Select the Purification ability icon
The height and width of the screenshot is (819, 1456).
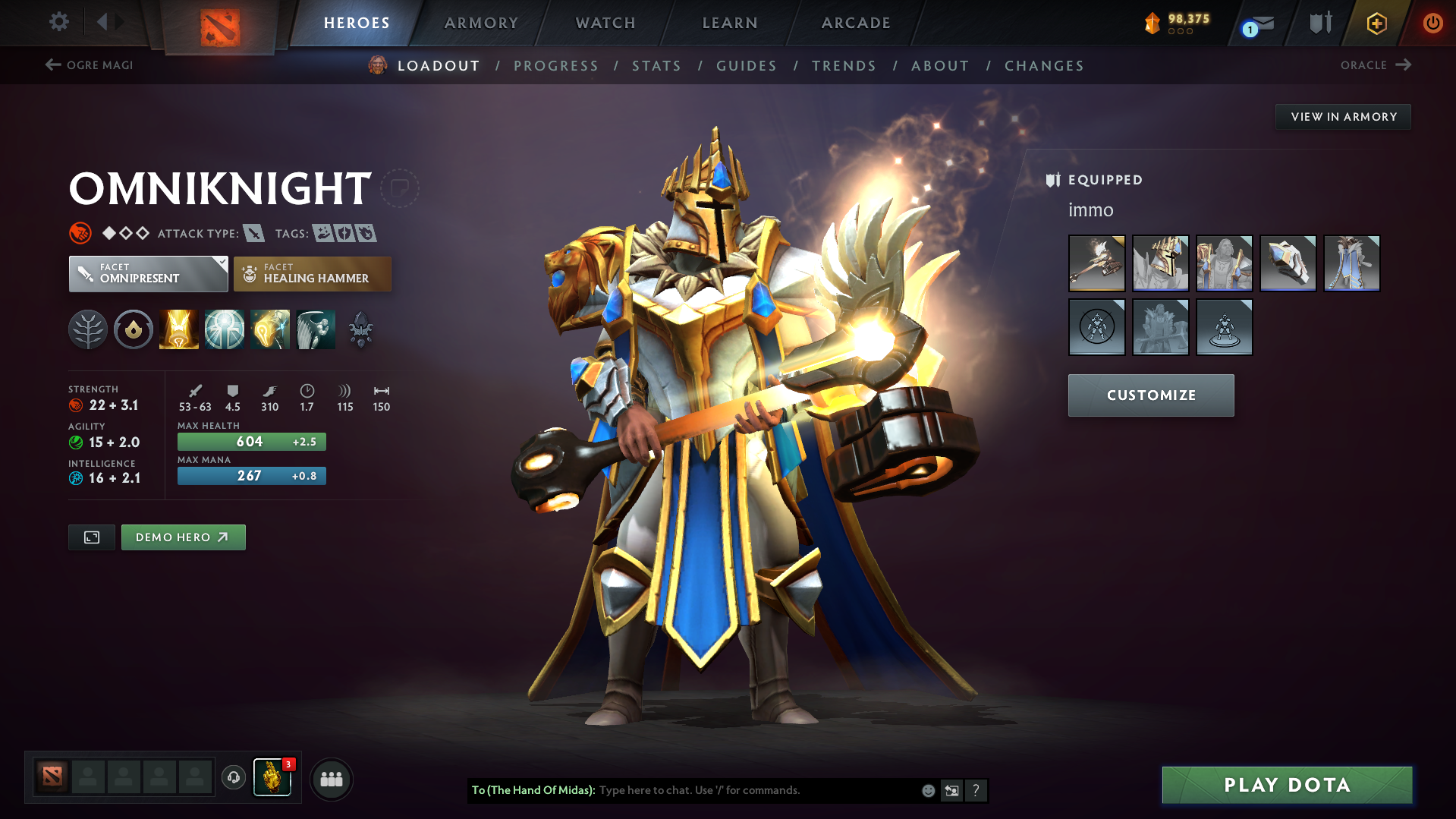178,329
